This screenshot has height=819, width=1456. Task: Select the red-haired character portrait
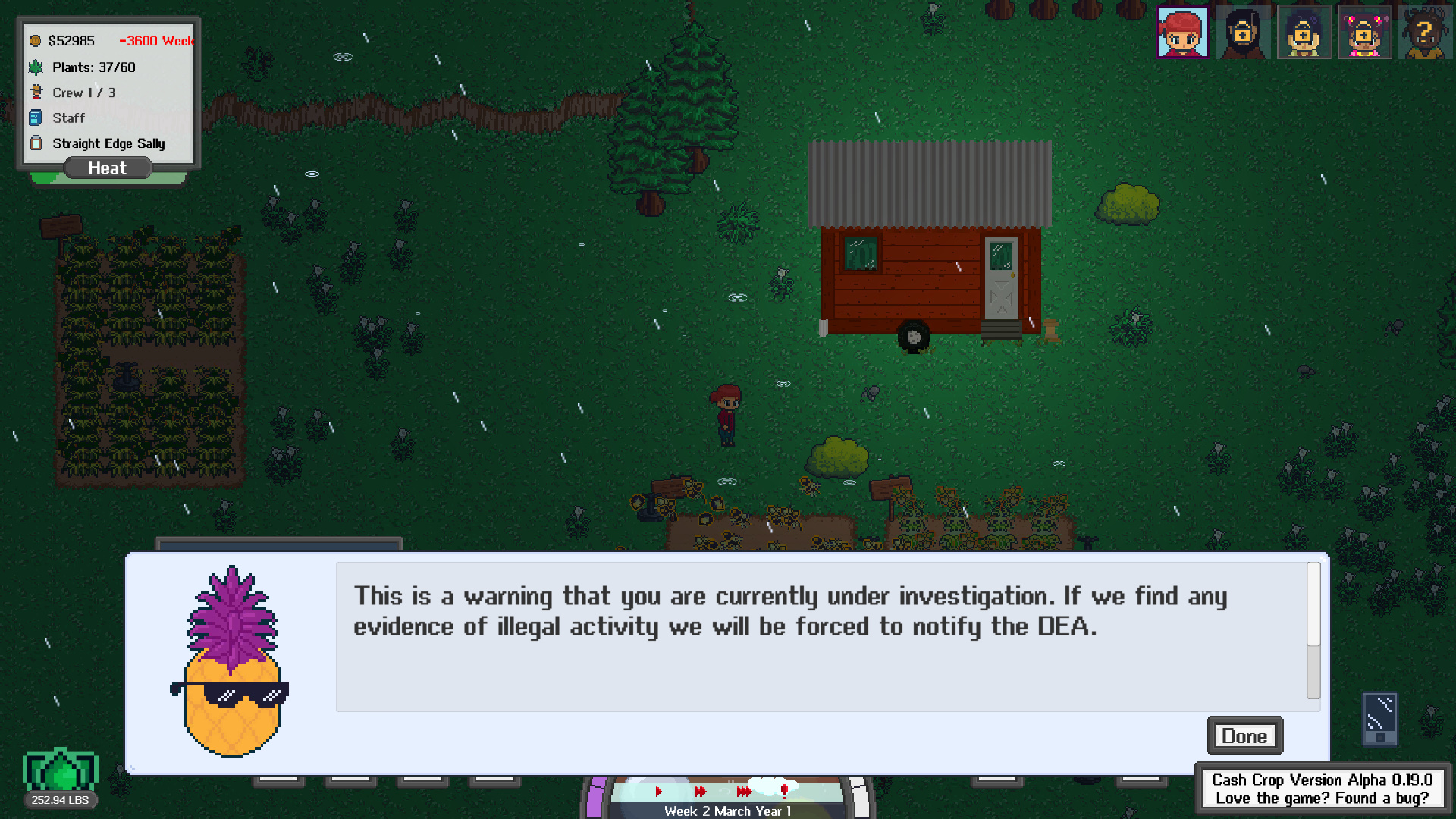1183,32
